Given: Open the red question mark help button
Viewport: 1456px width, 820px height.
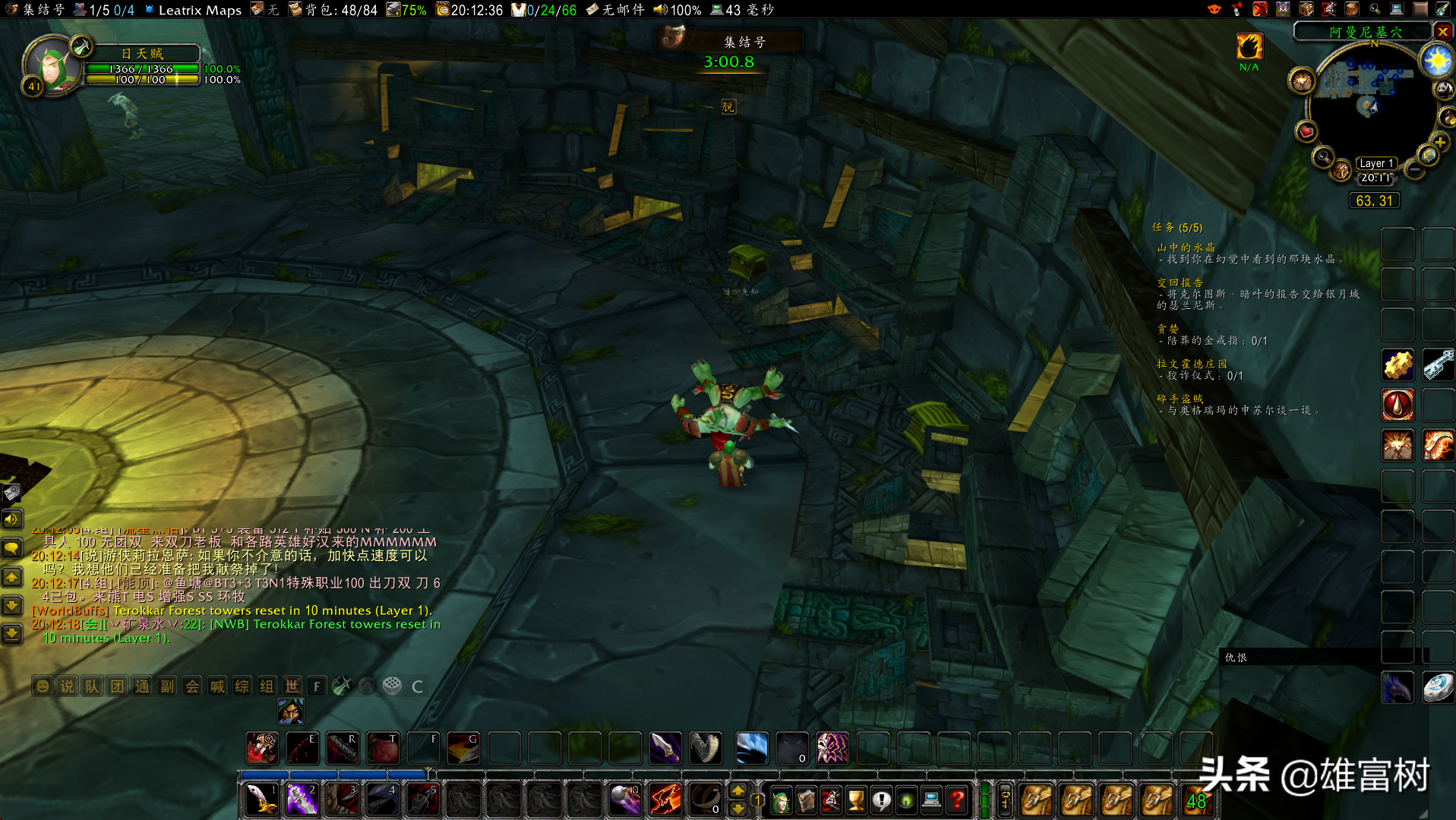Looking at the screenshot, I should tap(957, 799).
